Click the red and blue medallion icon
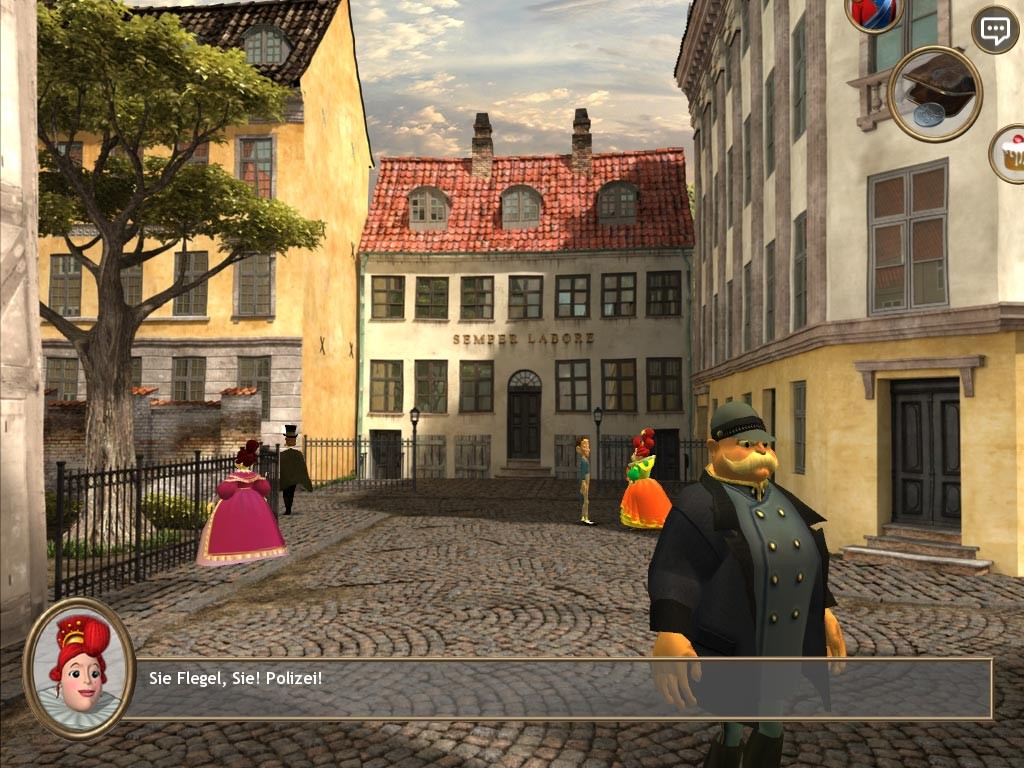 pos(874,12)
